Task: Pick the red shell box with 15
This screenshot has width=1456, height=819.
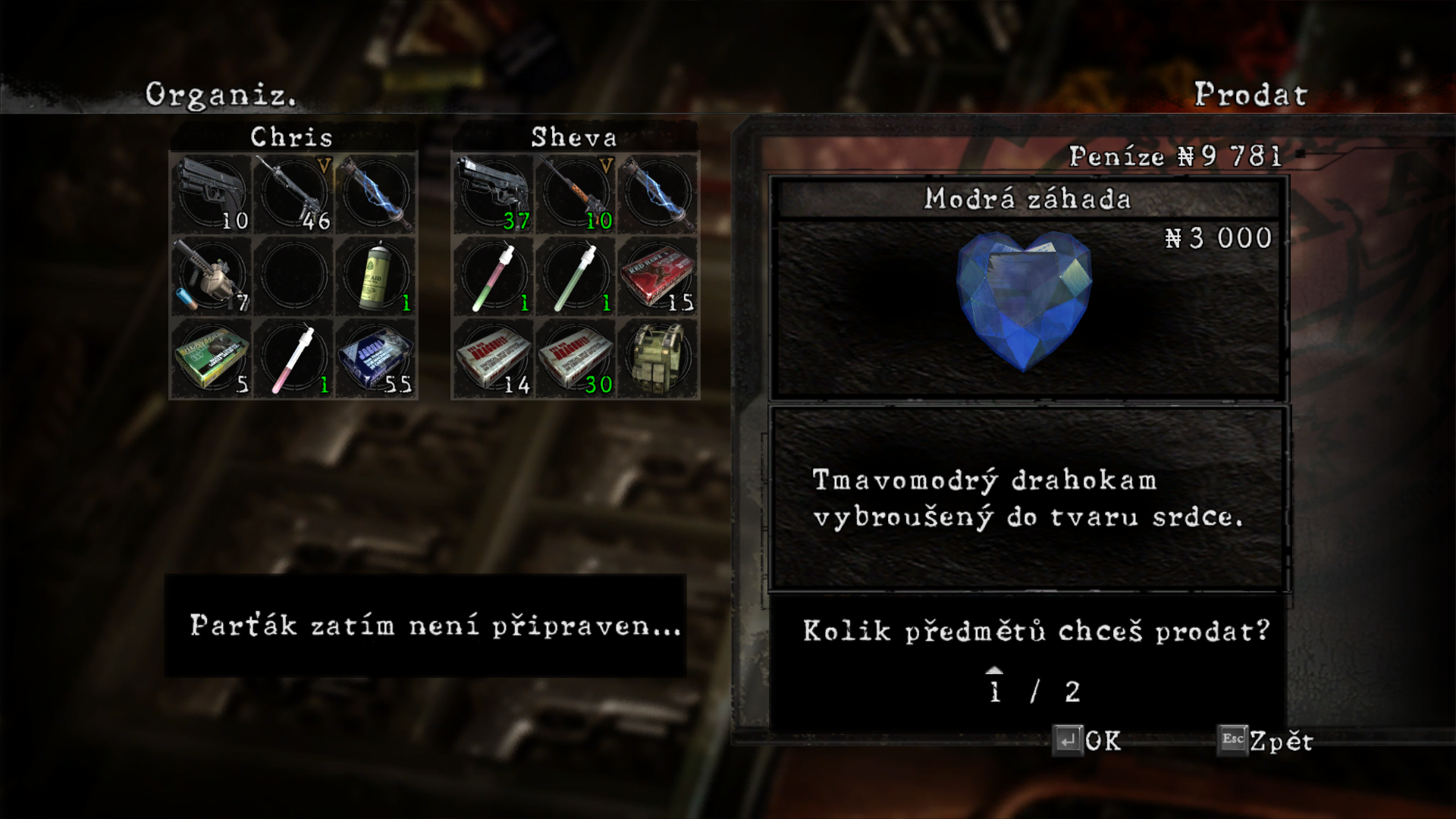Action: (x=658, y=276)
